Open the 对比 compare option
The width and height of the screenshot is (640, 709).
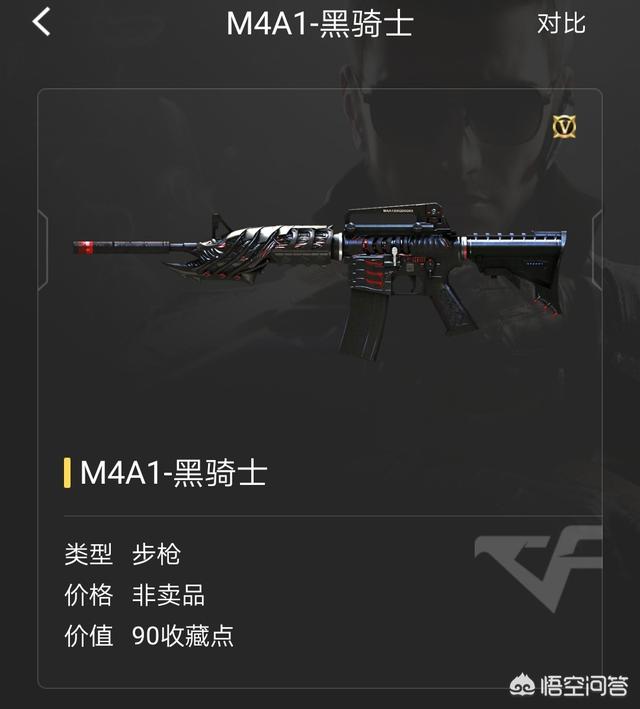(x=561, y=23)
